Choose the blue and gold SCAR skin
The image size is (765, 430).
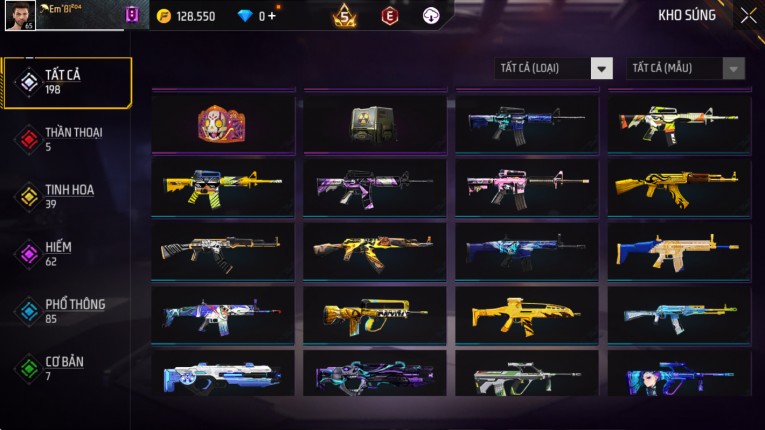678,250
